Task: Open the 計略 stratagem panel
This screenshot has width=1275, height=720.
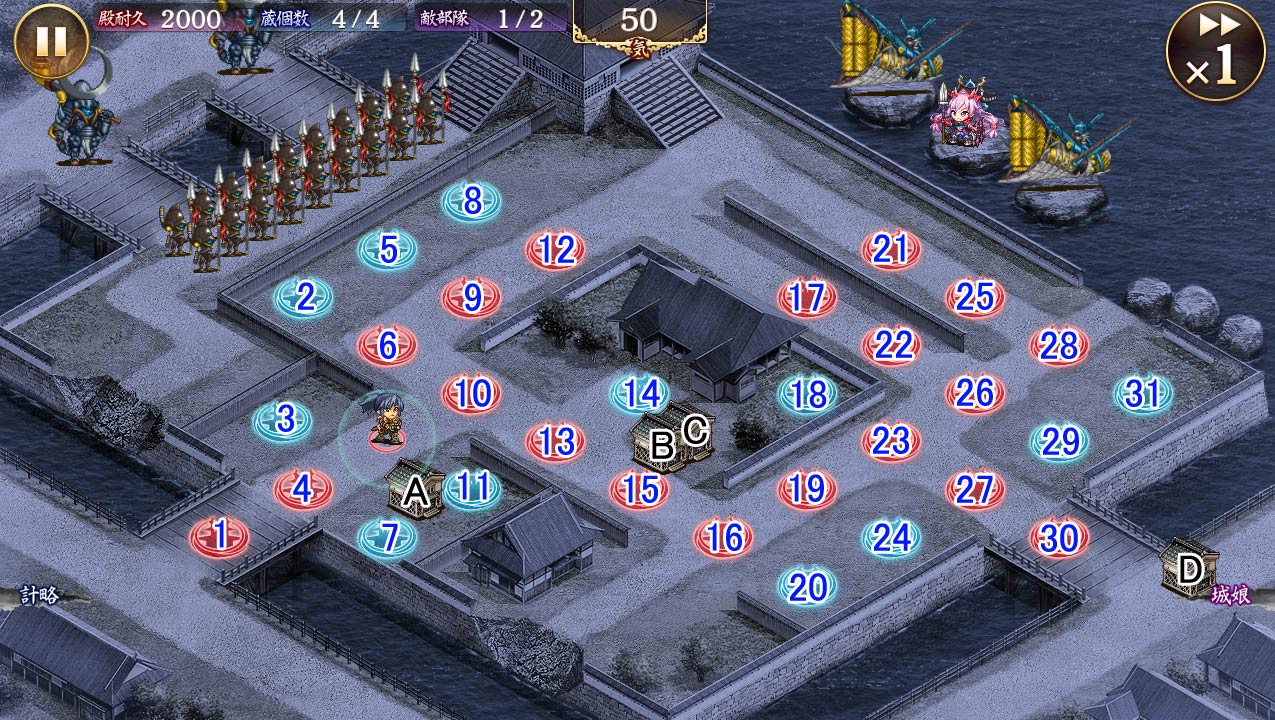Action: [40, 596]
